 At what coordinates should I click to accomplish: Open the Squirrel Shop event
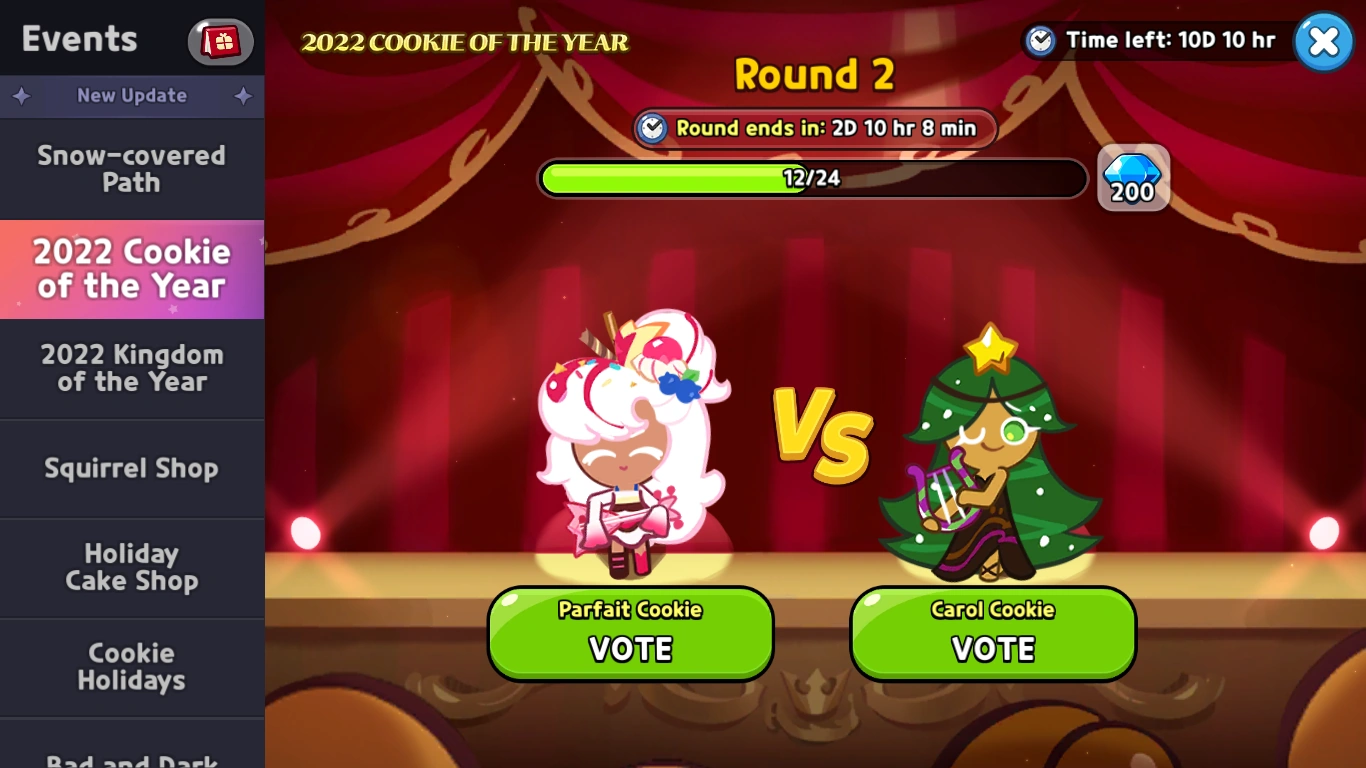tap(131, 468)
